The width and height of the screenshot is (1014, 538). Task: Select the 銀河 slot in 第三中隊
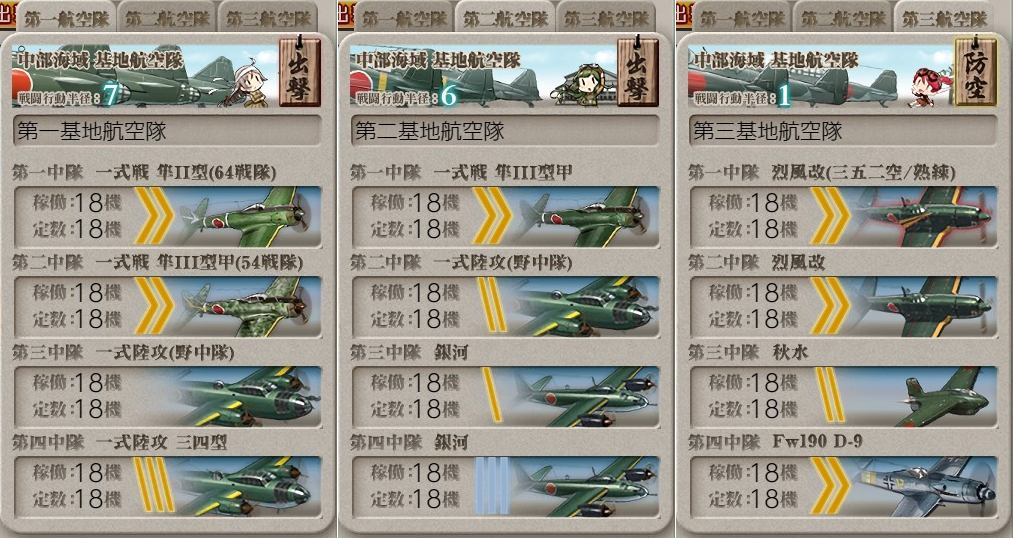tap(504, 397)
